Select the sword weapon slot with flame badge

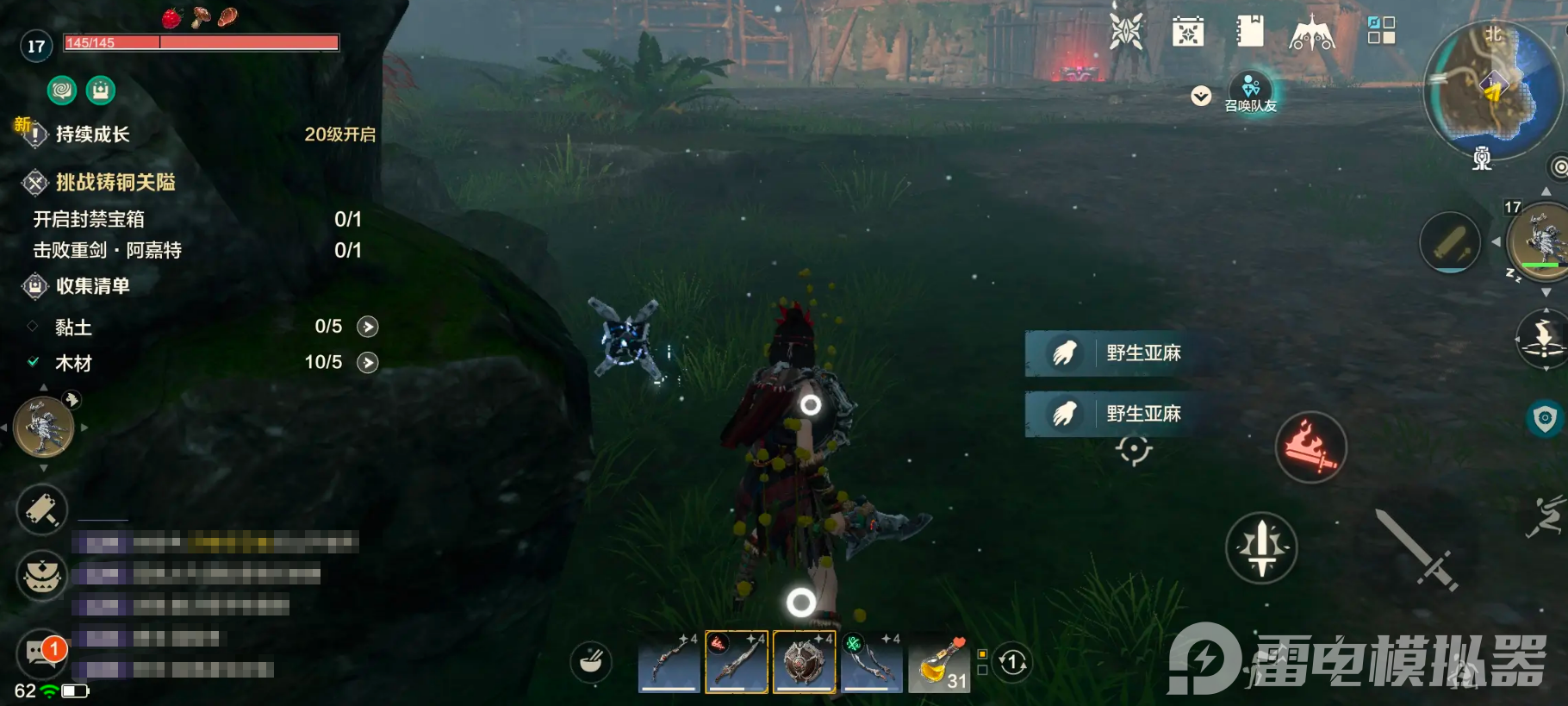click(x=737, y=662)
